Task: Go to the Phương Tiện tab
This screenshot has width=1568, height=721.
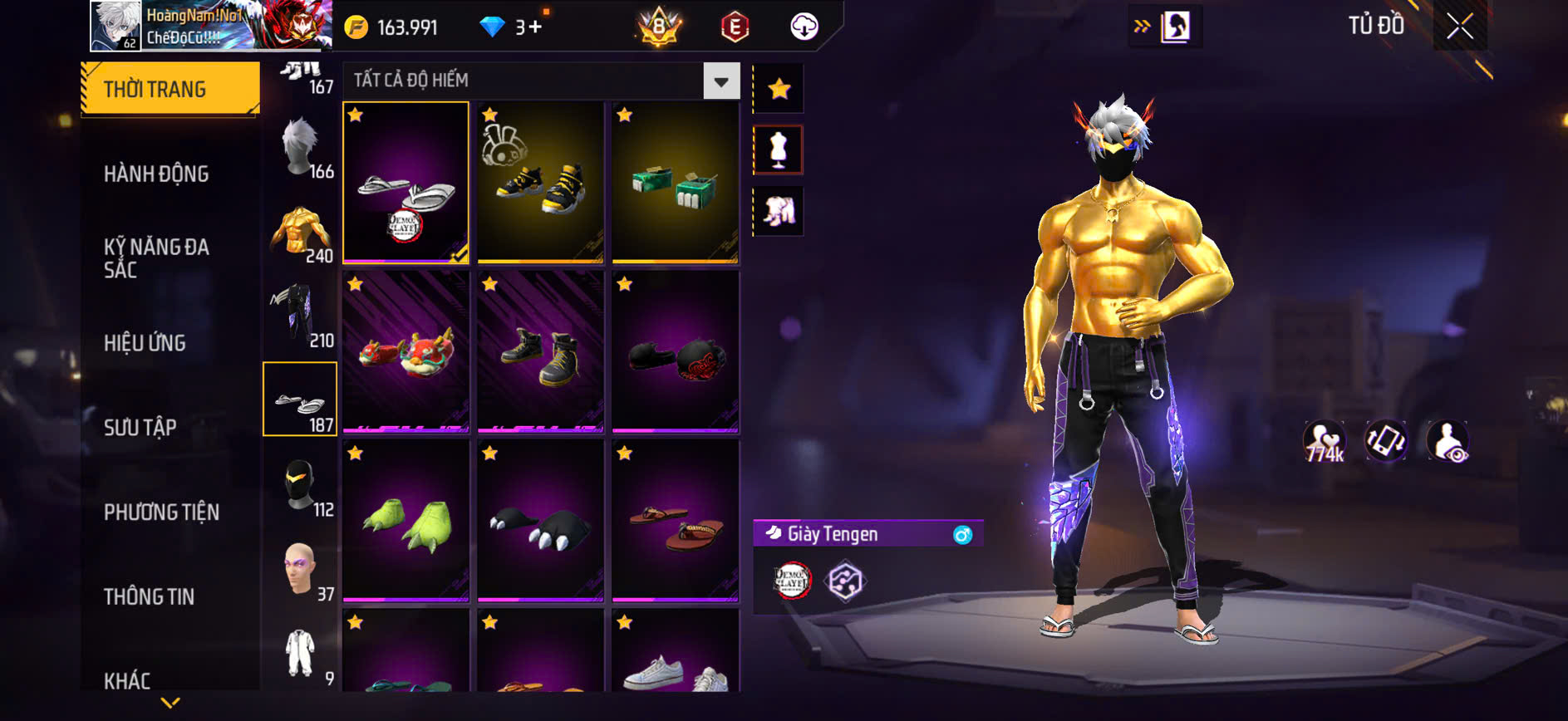Action: pyautogui.click(x=161, y=512)
